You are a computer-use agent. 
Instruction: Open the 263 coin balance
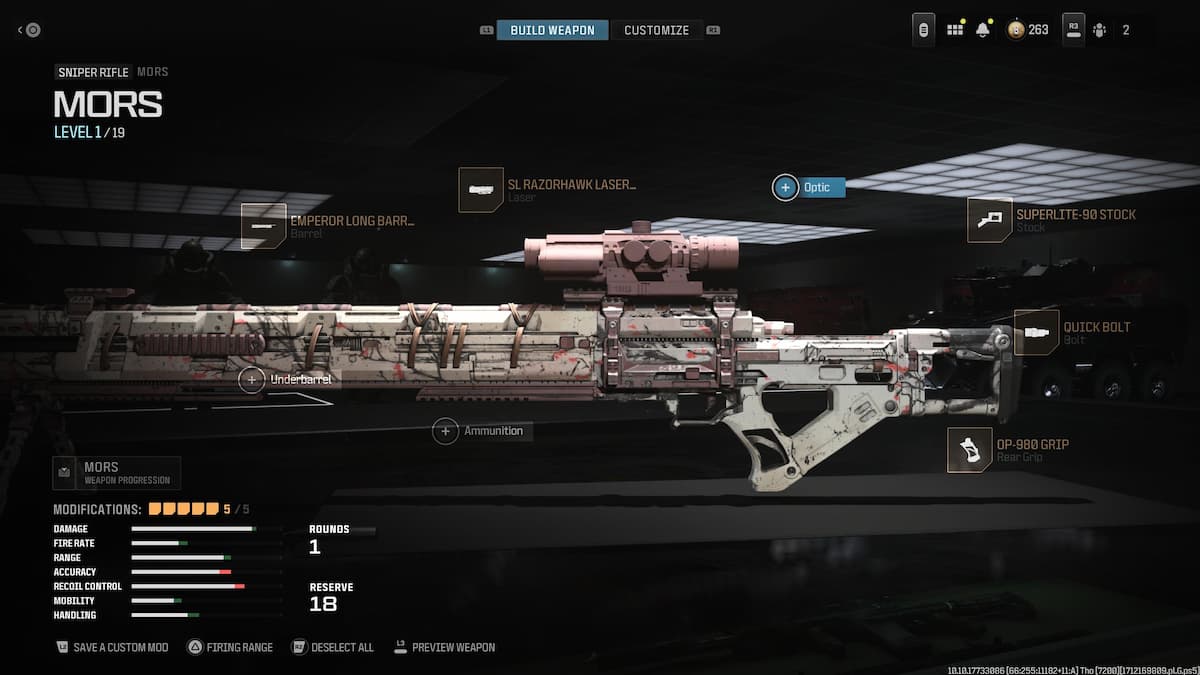point(1028,30)
